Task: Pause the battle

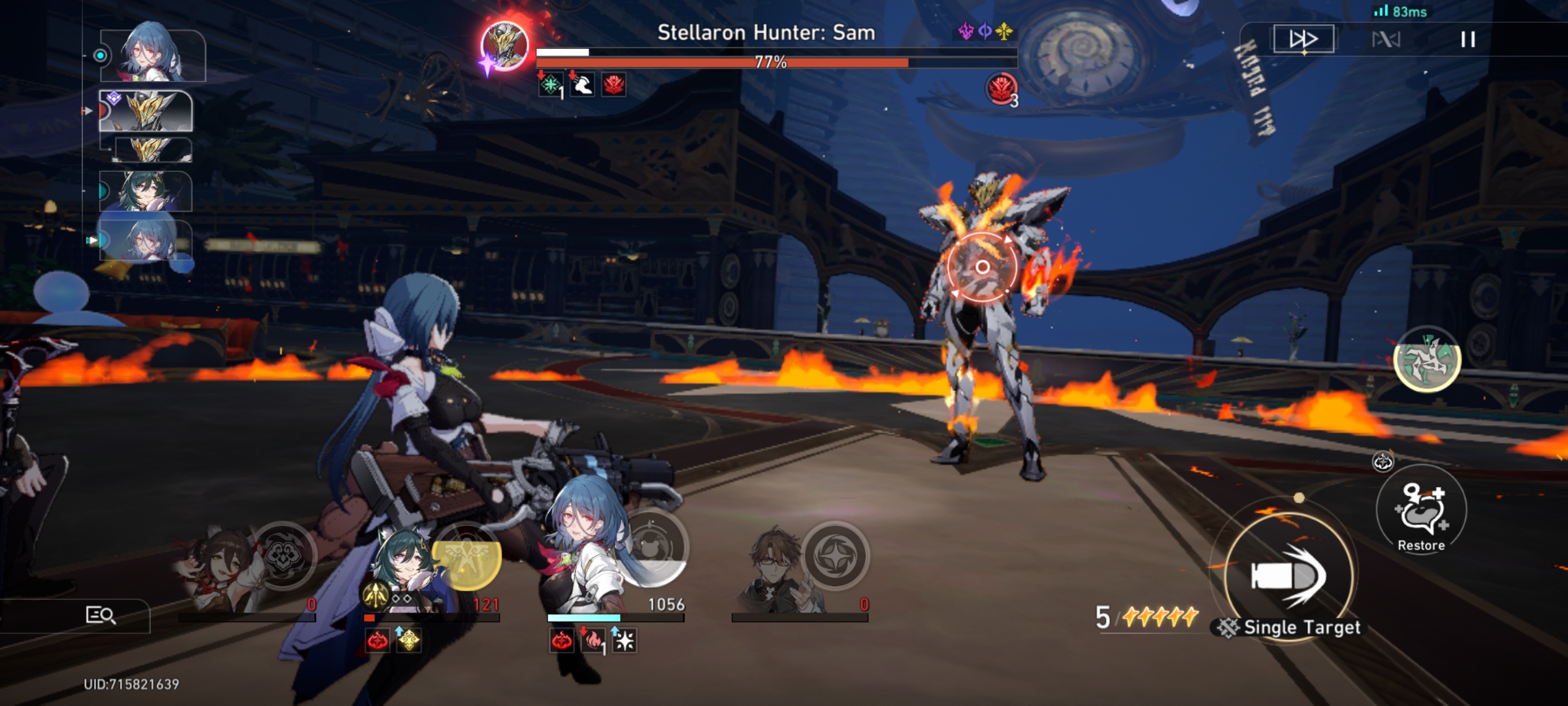Action: (1469, 39)
